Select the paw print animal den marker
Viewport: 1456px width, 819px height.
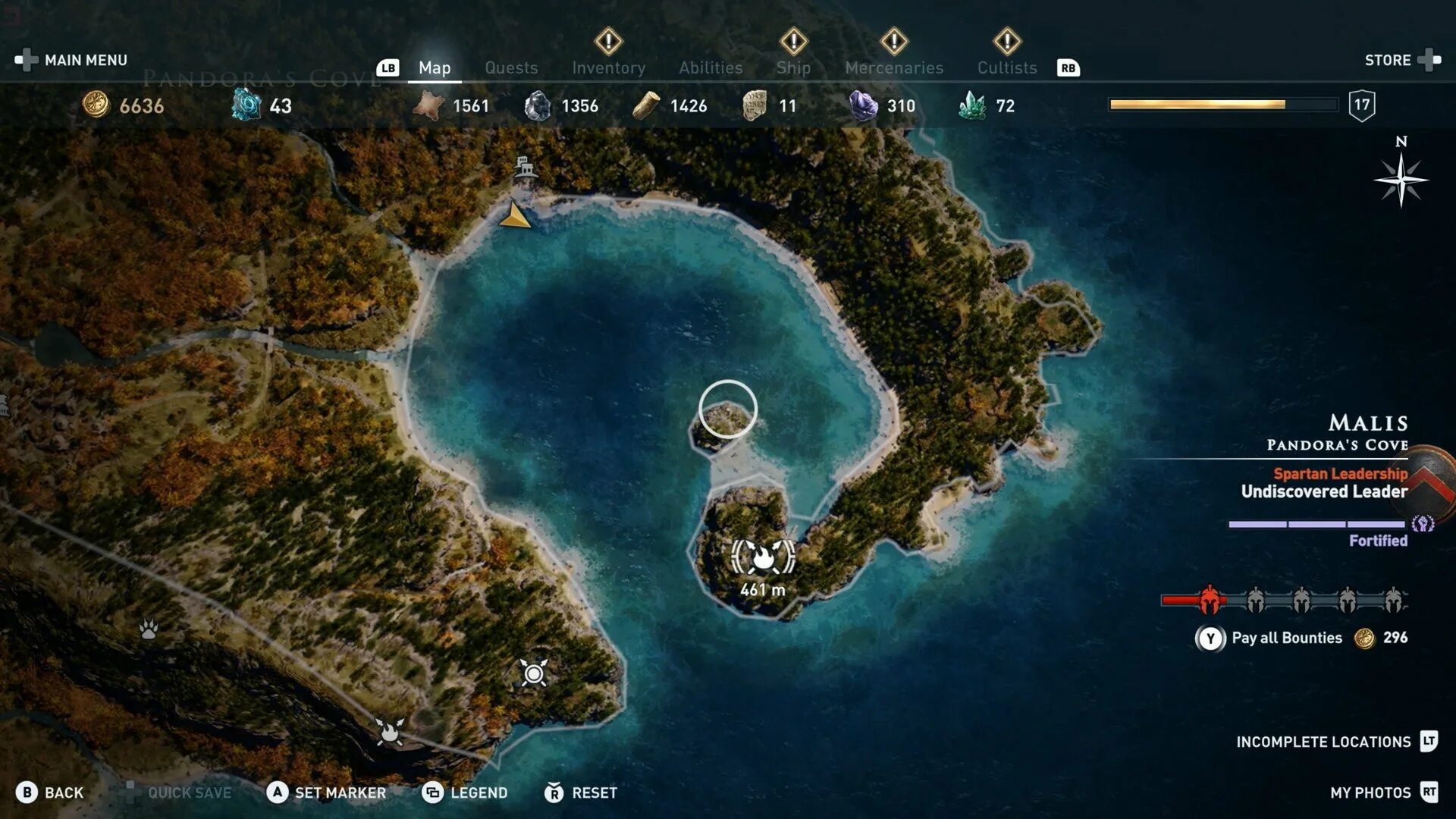[149, 629]
